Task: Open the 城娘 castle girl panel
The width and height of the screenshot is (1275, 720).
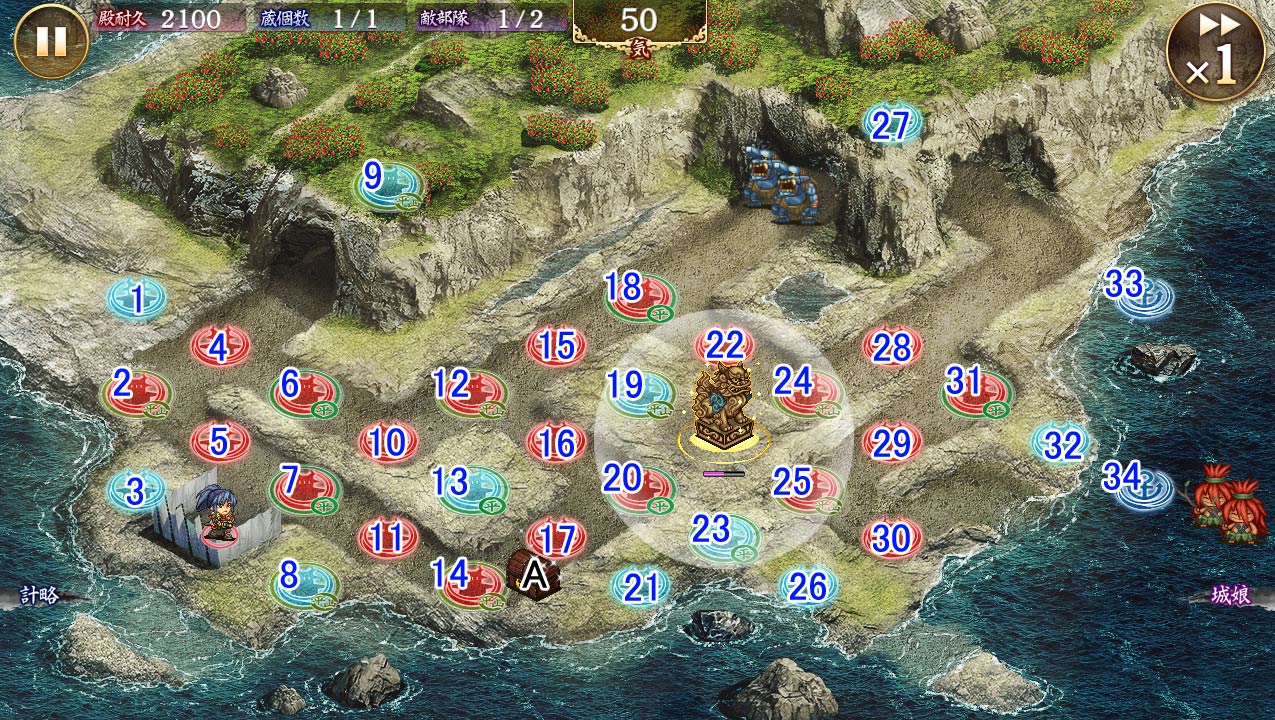Action: pos(1230,596)
